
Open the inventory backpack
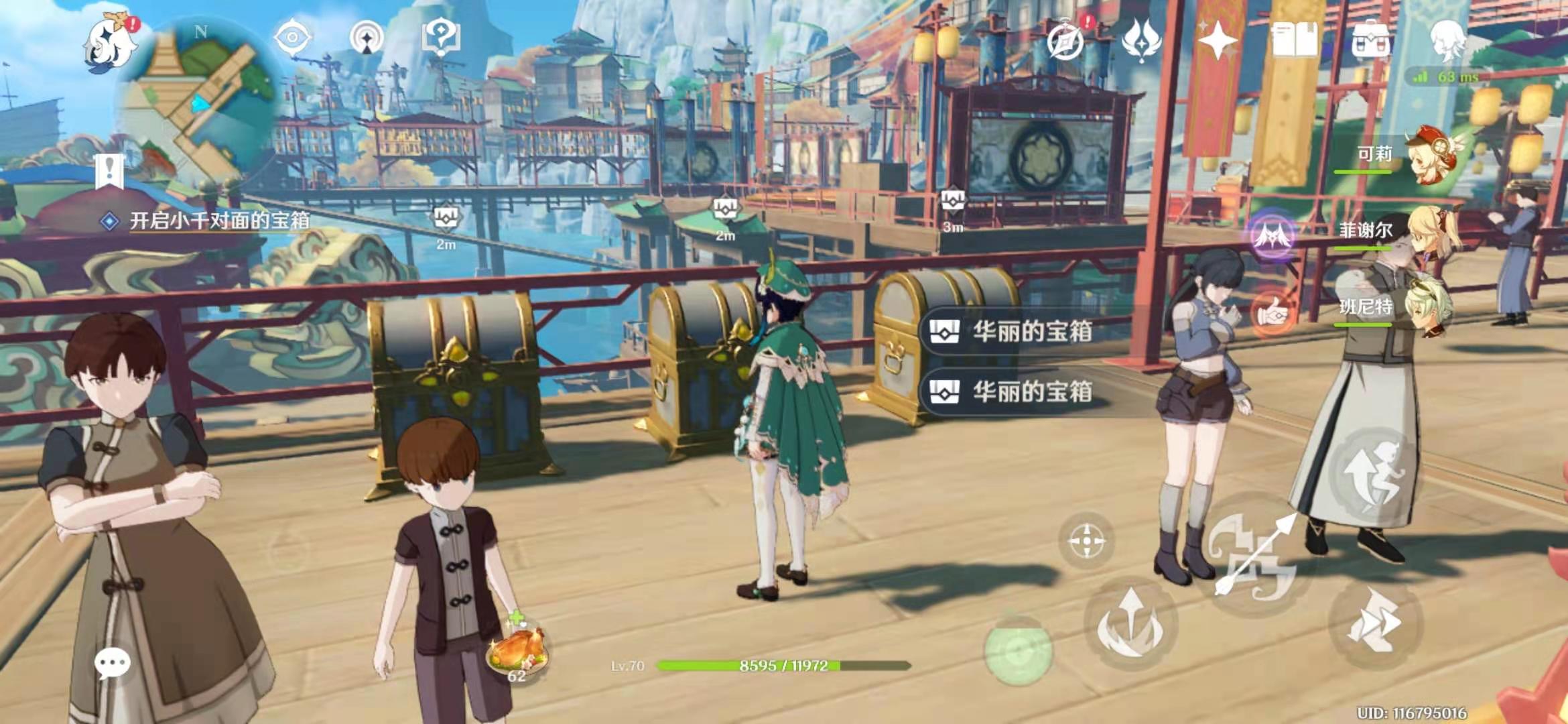(1371, 40)
